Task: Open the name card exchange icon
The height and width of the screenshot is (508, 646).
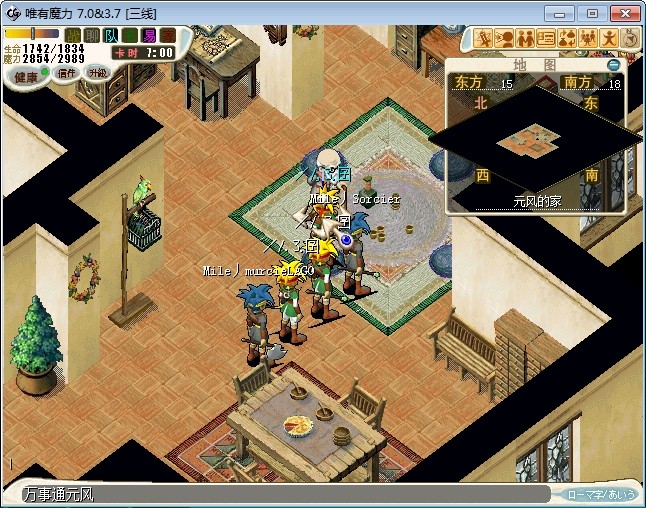Action: coord(546,39)
